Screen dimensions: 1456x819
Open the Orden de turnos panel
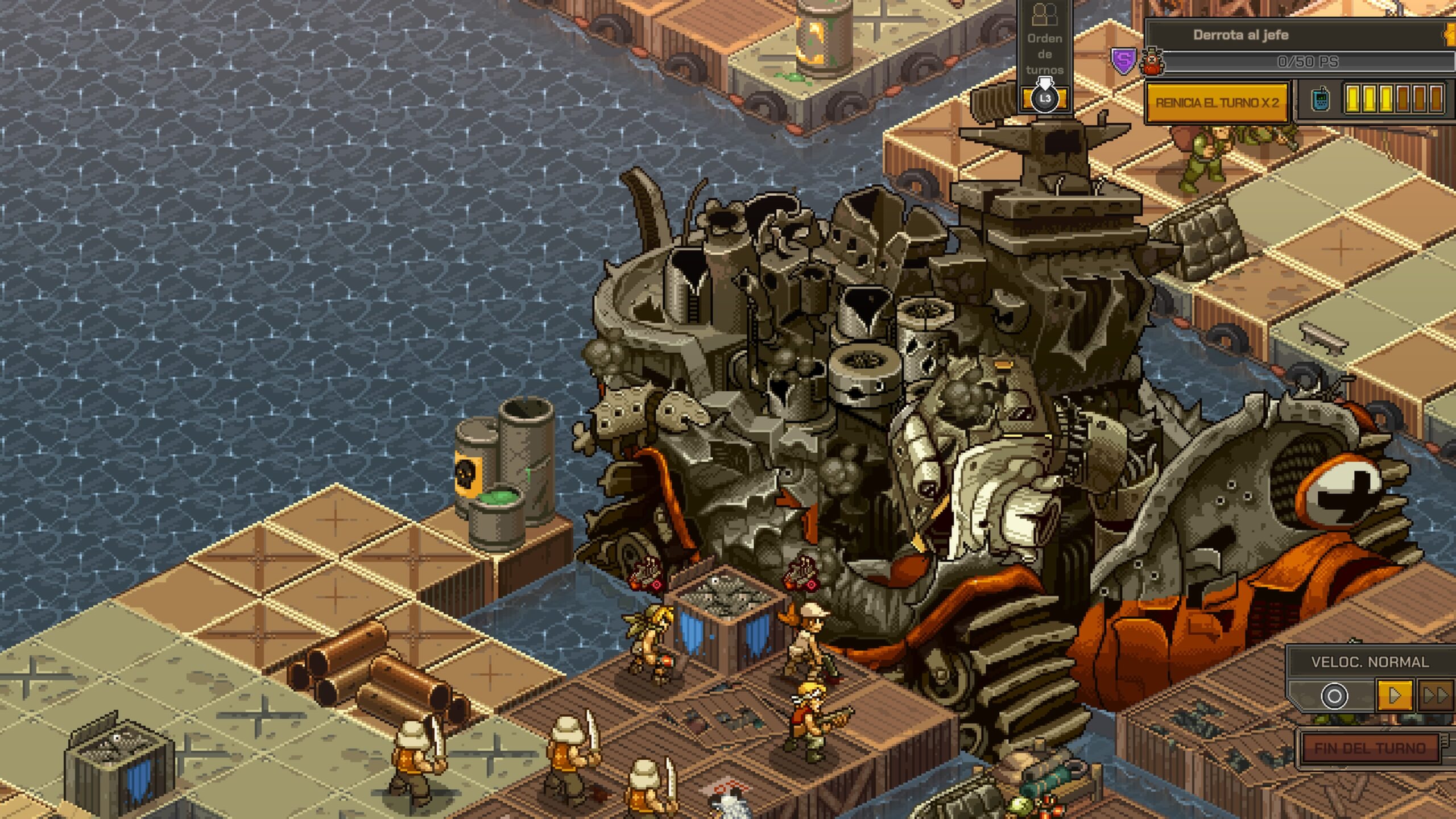(x=1045, y=55)
